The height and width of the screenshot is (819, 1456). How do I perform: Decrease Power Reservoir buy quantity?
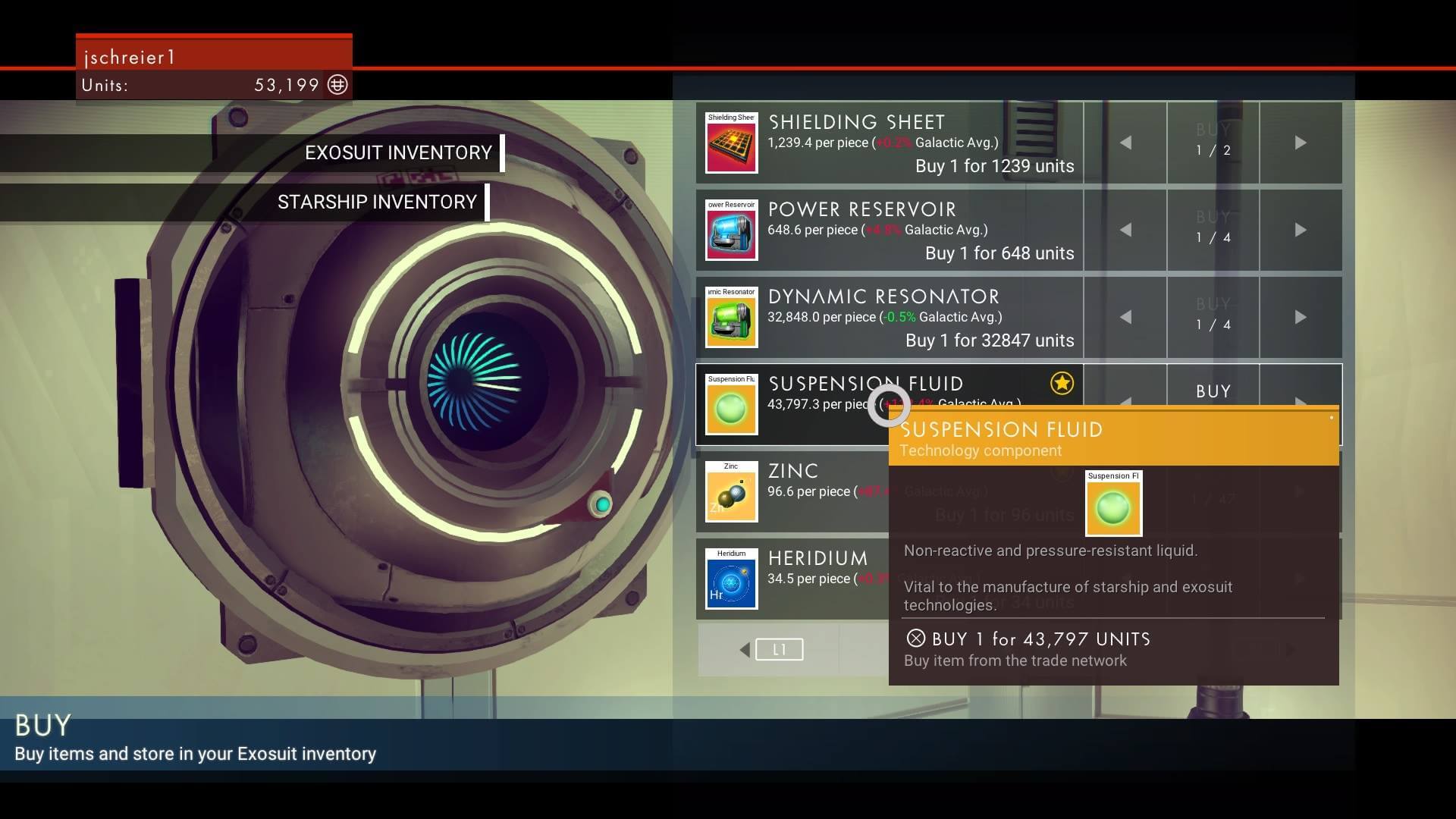1125,230
